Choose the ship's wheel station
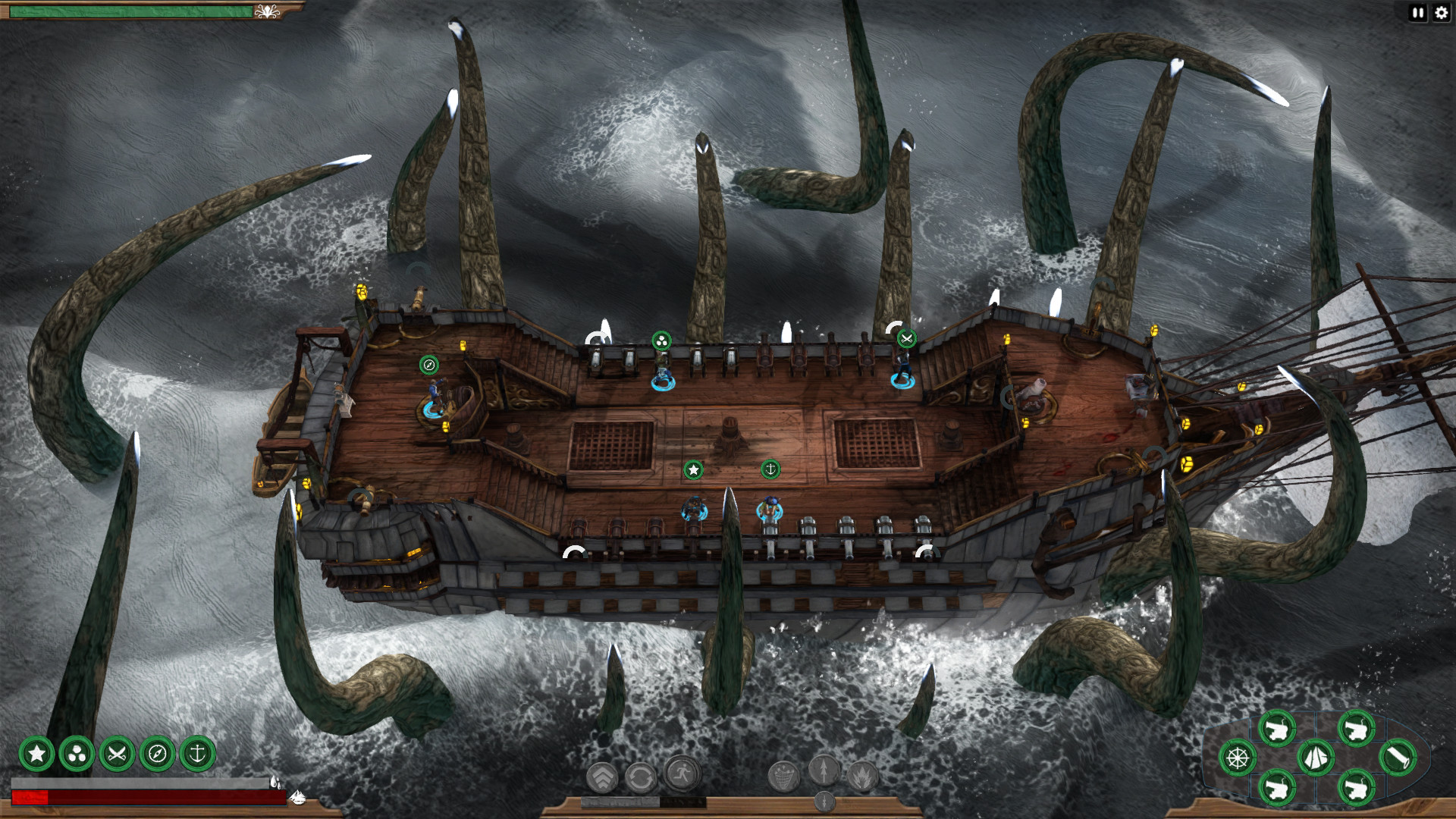Viewport: 1456px width, 819px height. tap(1238, 758)
